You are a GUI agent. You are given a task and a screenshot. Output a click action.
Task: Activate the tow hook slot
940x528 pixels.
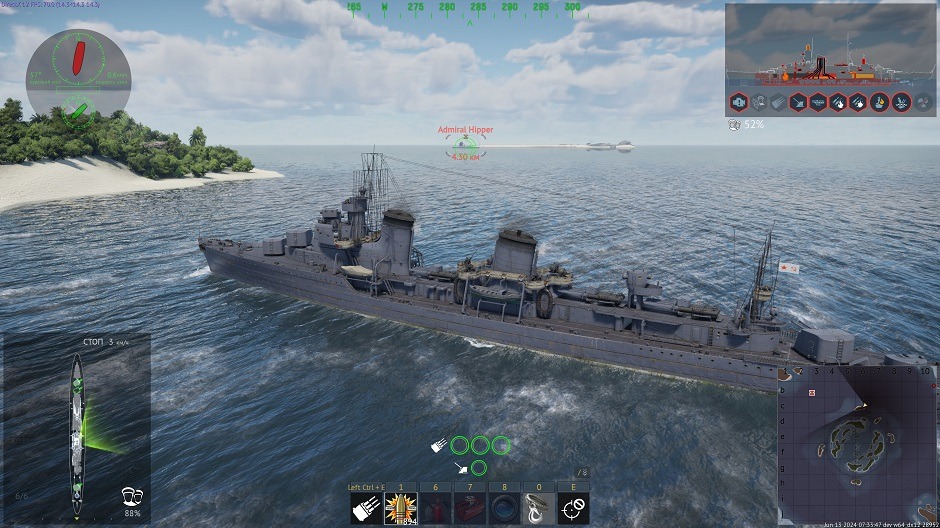[x=539, y=509]
